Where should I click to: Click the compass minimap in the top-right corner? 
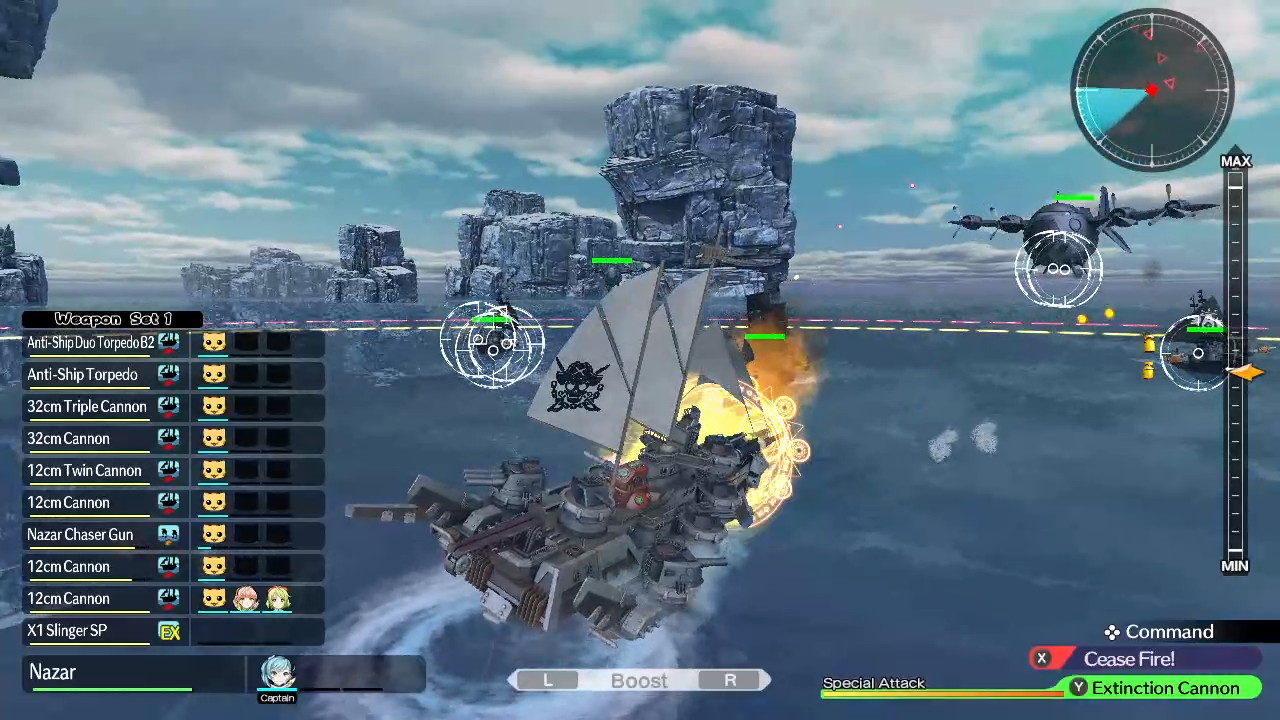[x=1150, y=90]
